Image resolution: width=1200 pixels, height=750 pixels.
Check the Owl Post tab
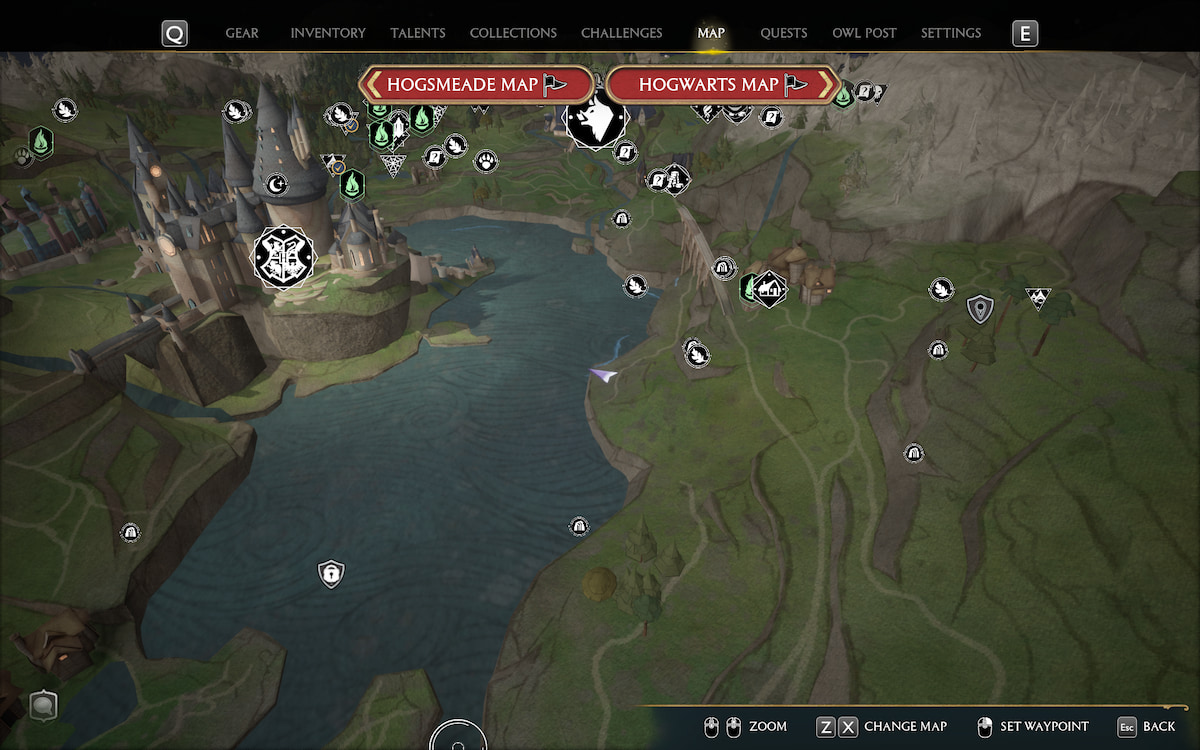864,33
